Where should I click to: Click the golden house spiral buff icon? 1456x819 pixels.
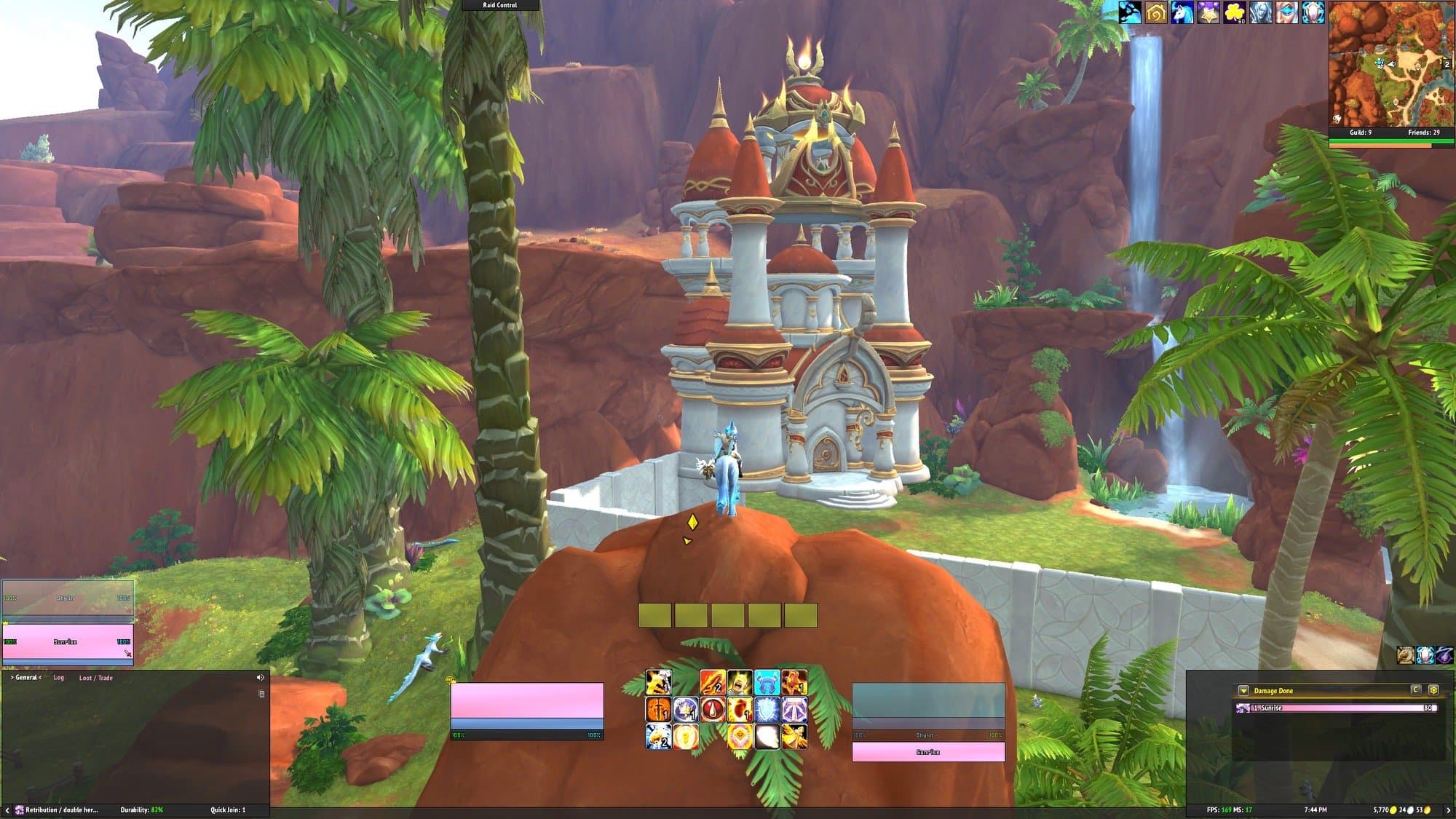pyautogui.click(x=1155, y=12)
